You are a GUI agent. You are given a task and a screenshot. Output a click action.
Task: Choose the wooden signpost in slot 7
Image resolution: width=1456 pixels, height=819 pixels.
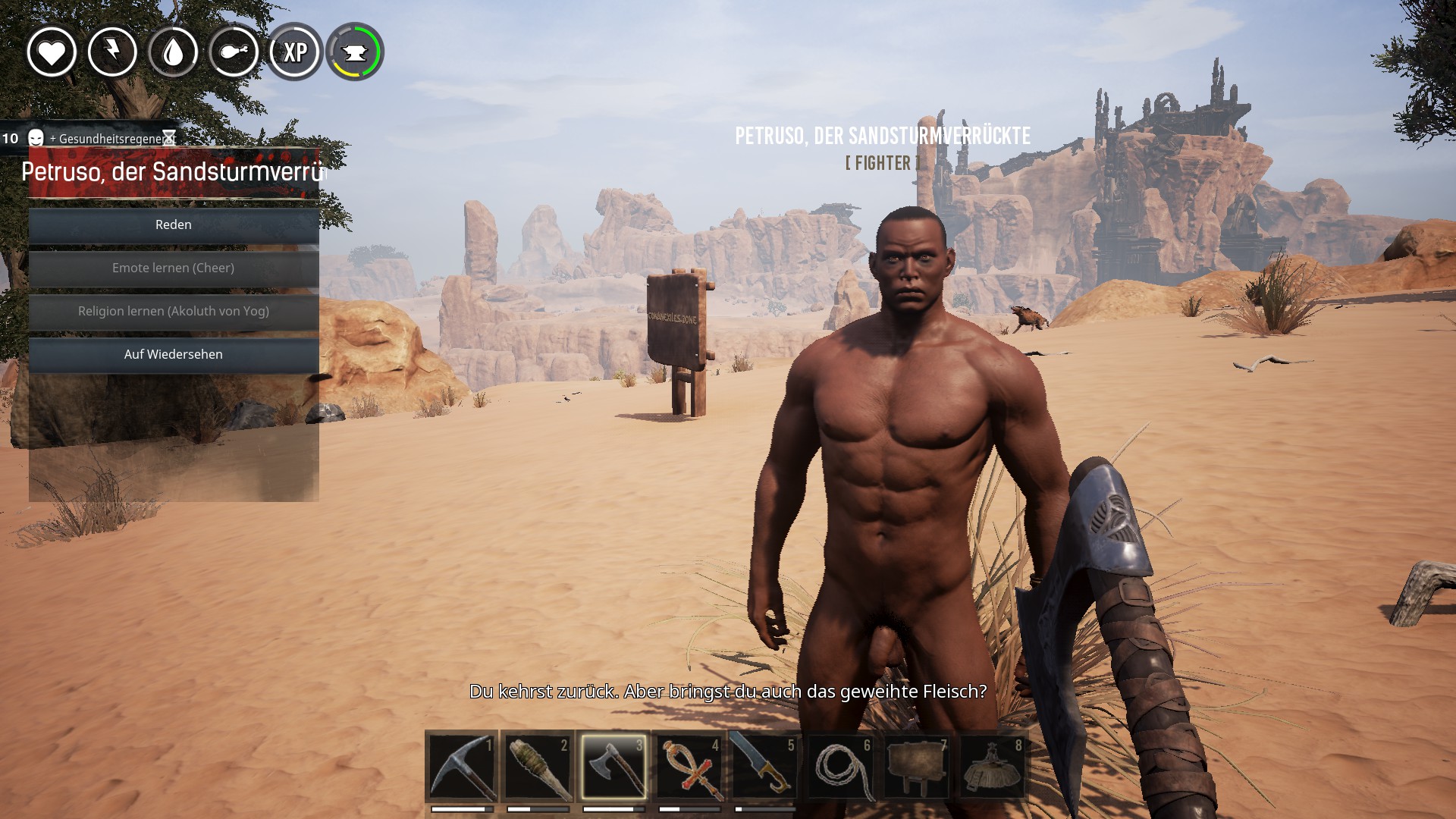point(917,767)
